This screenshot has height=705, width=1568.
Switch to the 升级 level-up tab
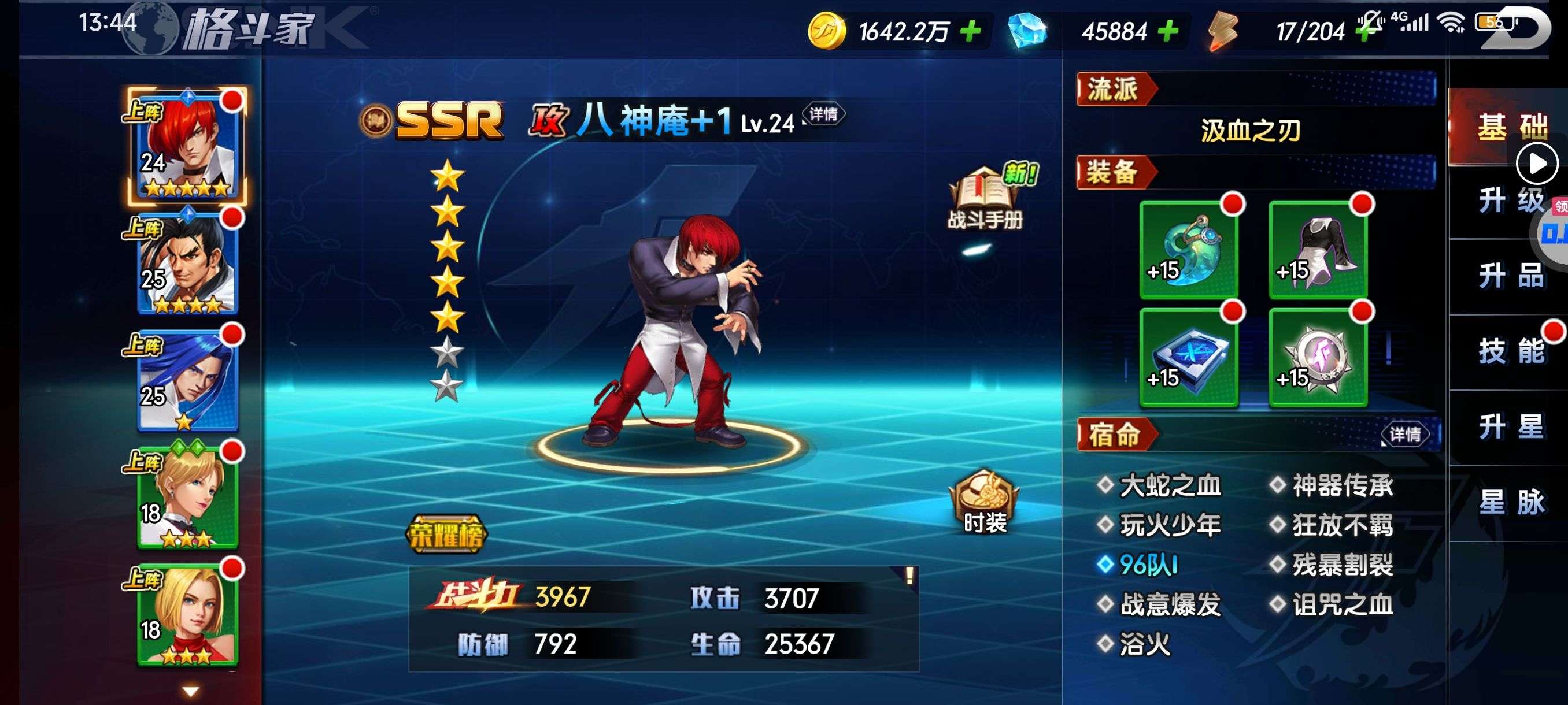[1511, 201]
